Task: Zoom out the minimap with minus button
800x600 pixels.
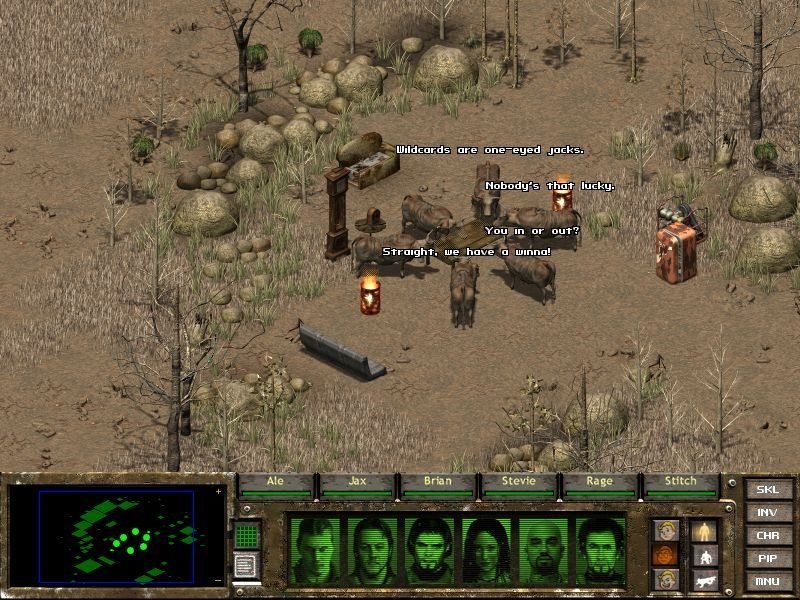Action: tap(218, 580)
